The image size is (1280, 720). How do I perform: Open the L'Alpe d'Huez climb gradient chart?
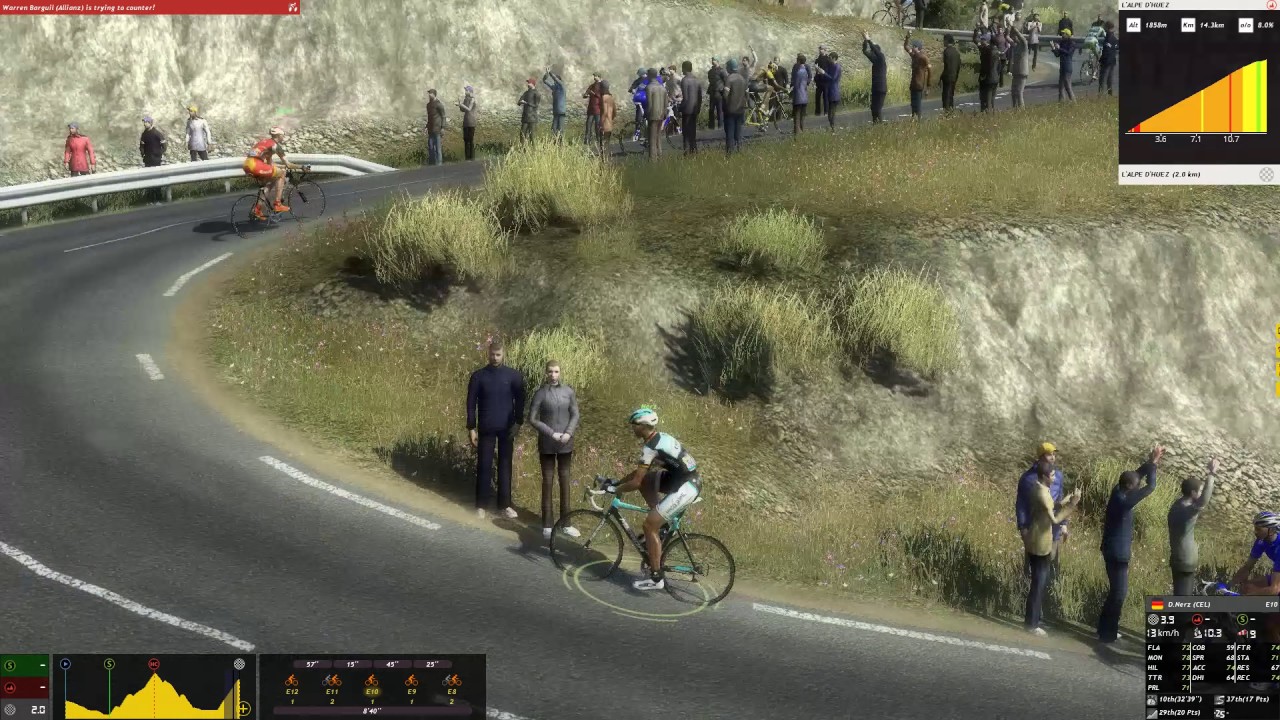coord(1198,98)
